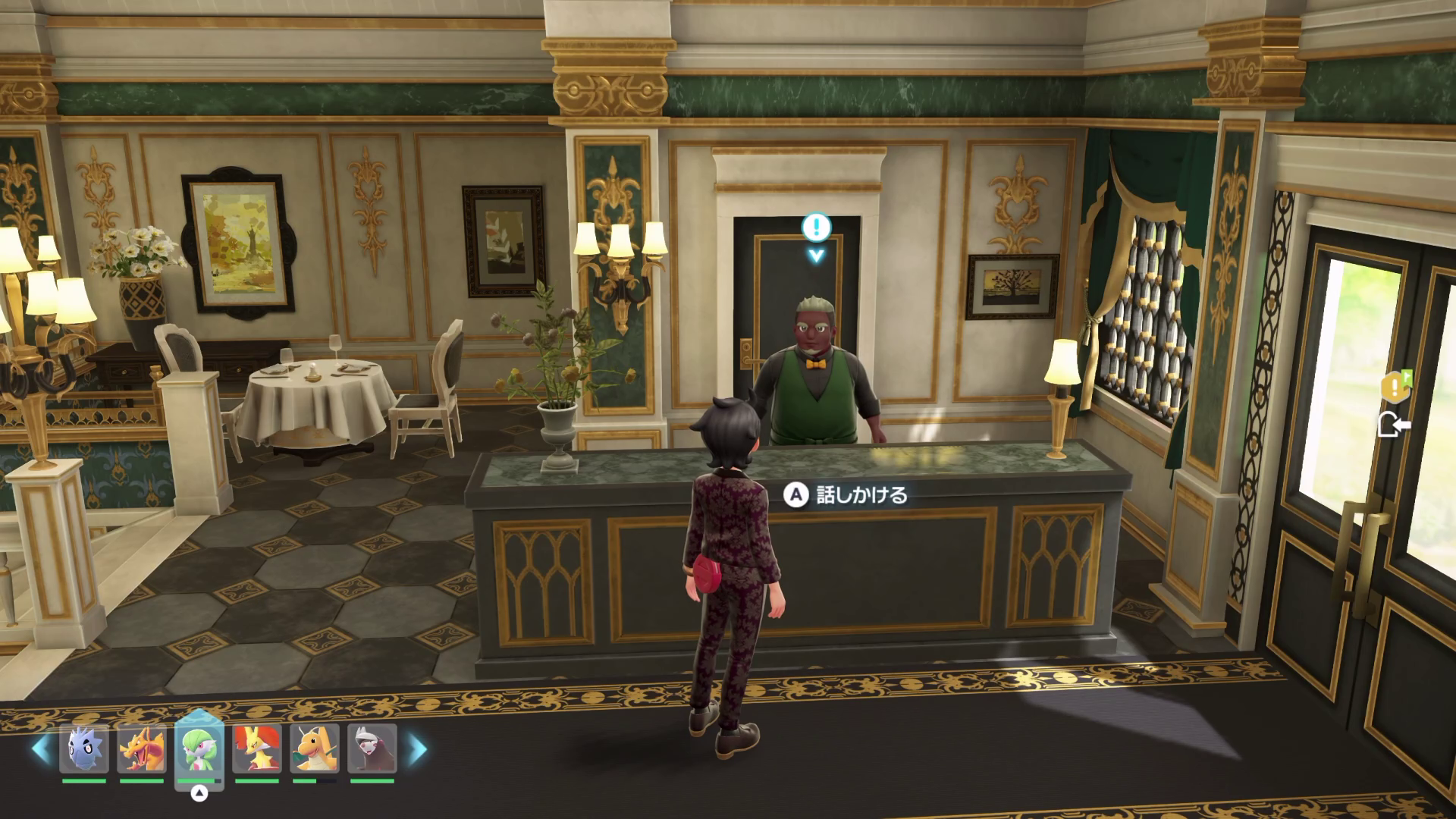Click the party bar's right arrow
The image size is (1456, 819).
click(x=417, y=748)
